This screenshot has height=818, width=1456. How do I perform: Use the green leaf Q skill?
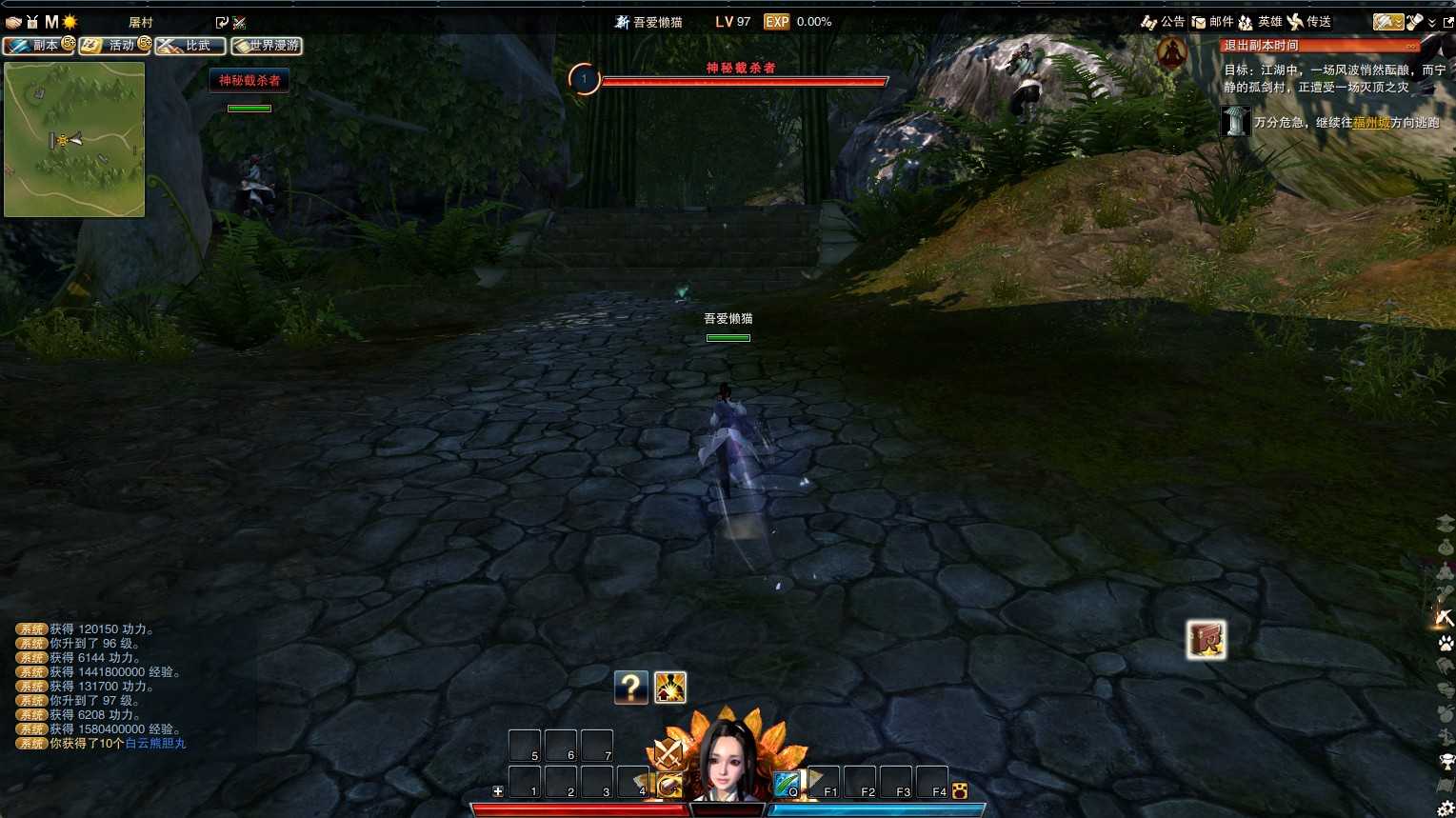(x=787, y=784)
